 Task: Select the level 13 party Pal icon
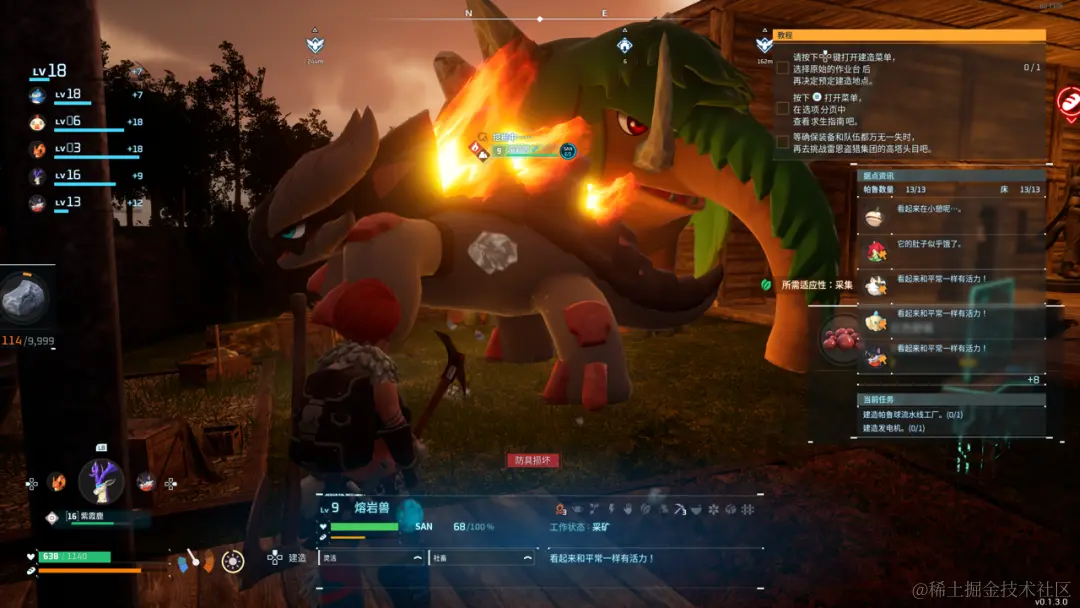click(38, 203)
